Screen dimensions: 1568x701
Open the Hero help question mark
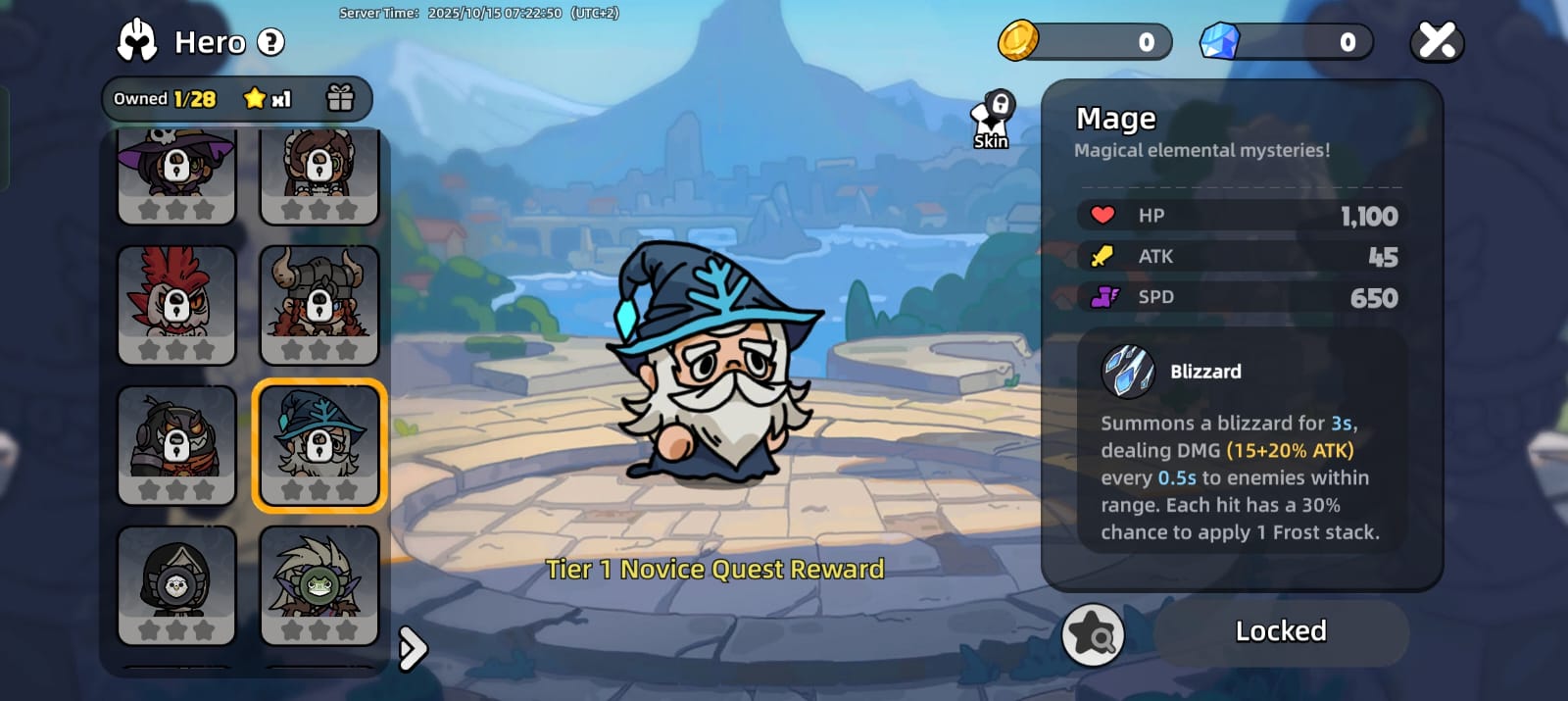point(270,42)
